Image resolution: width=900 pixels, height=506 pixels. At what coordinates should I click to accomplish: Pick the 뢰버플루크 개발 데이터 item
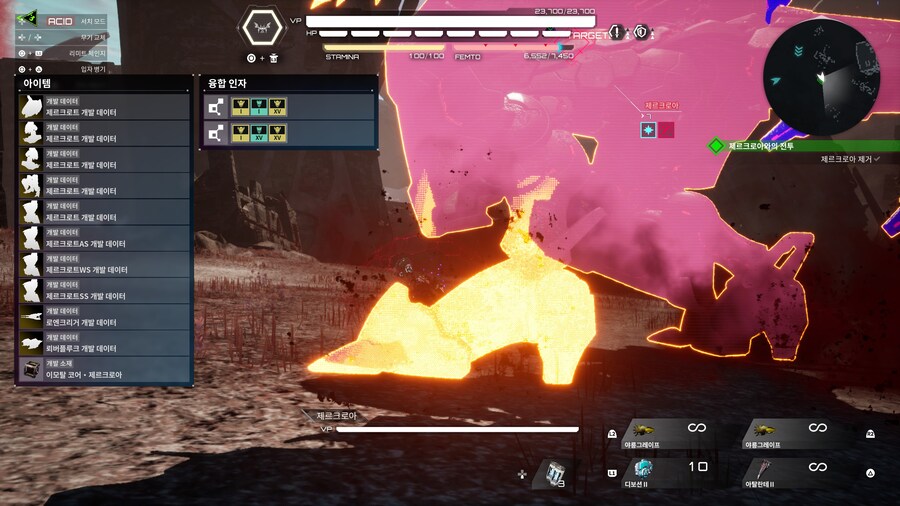point(105,343)
